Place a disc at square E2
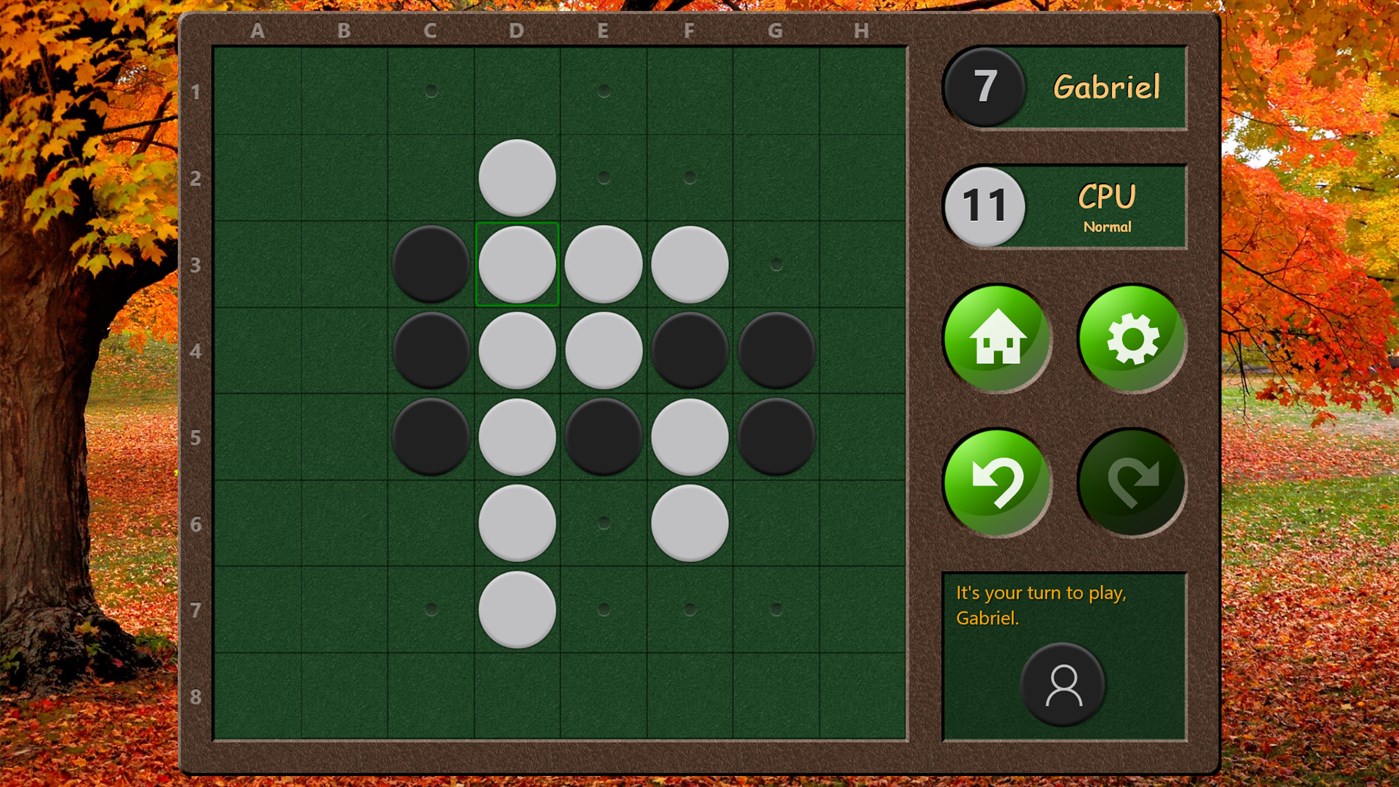Screen dimensions: 1399x787 point(602,177)
